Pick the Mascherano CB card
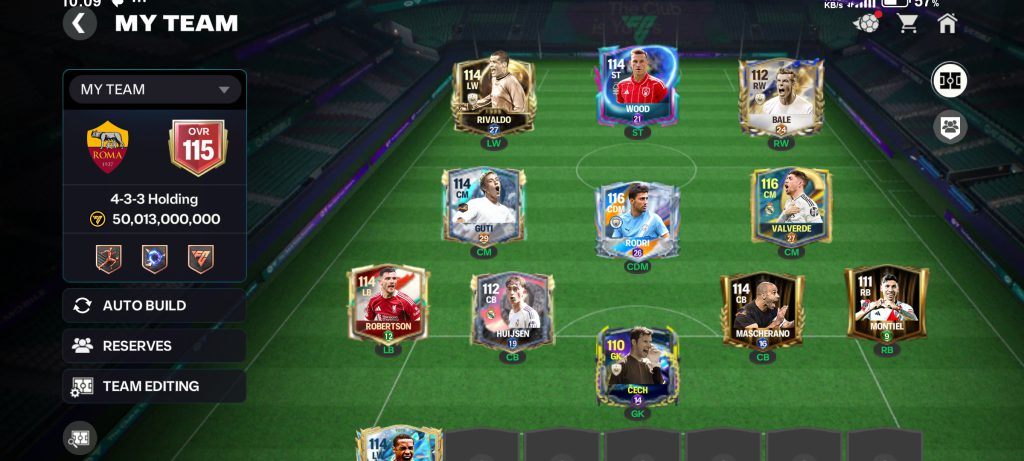Screen dimensions: 1024x461 pyautogui.click(x=762, y=310)
